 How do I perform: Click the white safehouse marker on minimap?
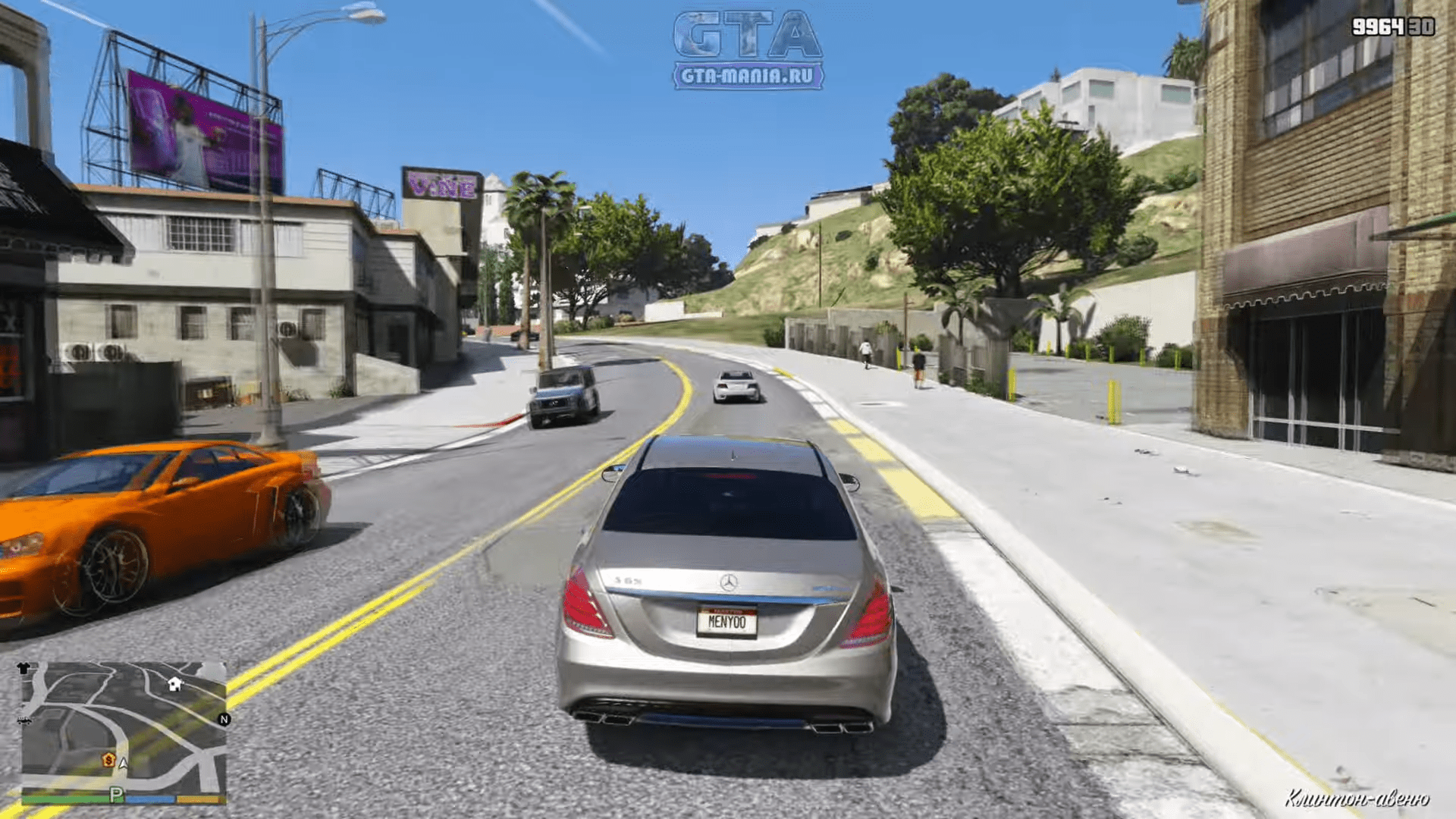coord(174,684)
